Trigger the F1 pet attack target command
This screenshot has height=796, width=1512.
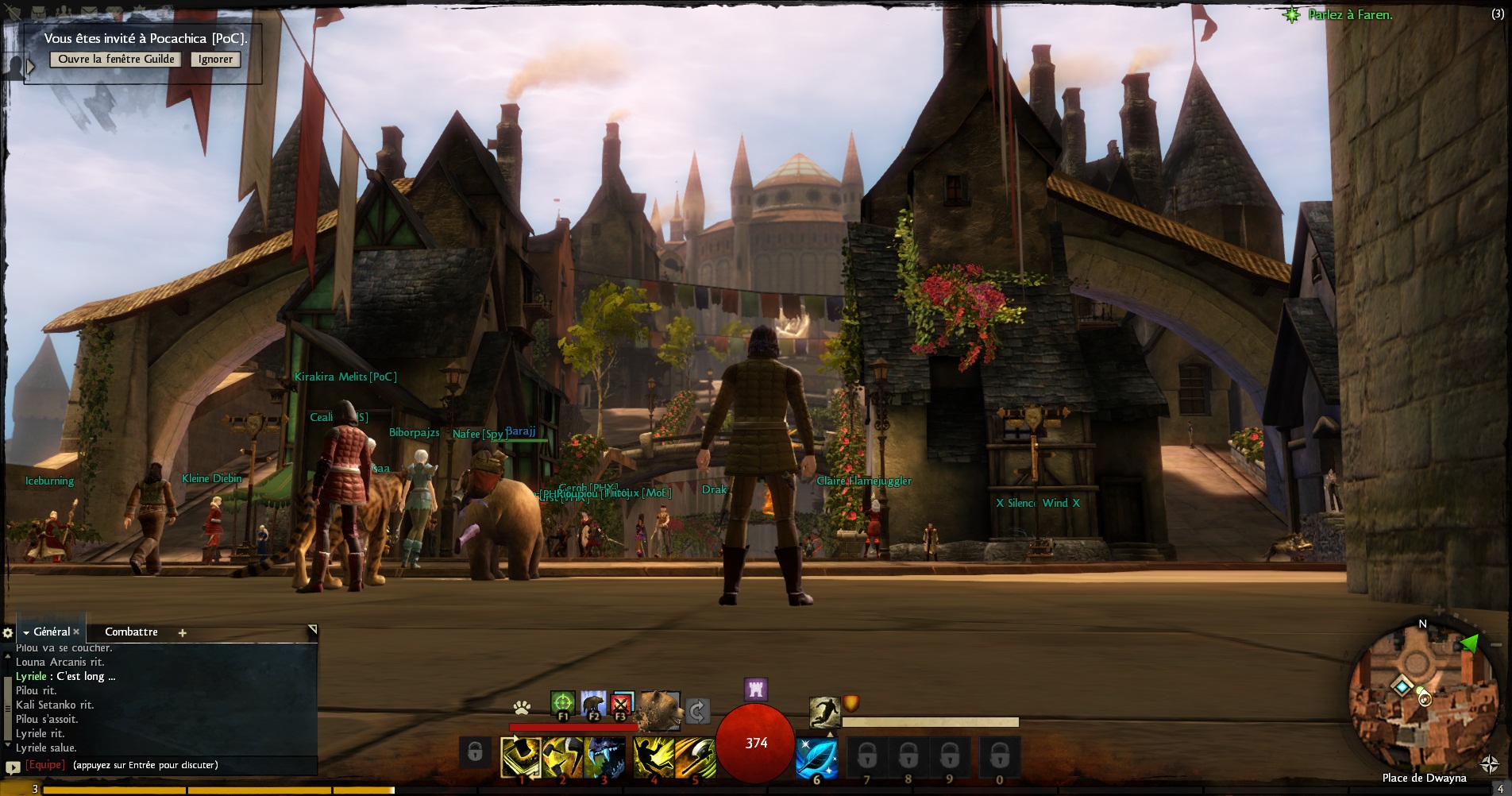click(562, 703)
